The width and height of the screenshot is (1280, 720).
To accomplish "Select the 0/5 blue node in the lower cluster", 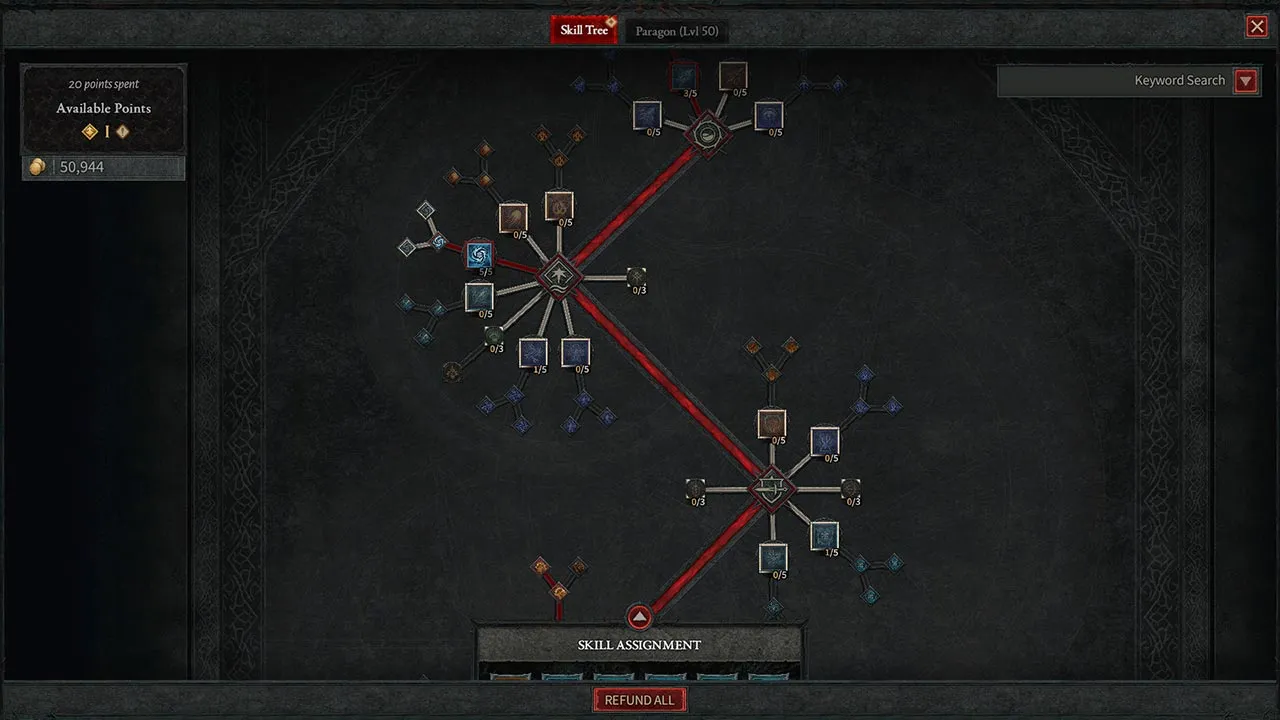I will pos(824,440).
